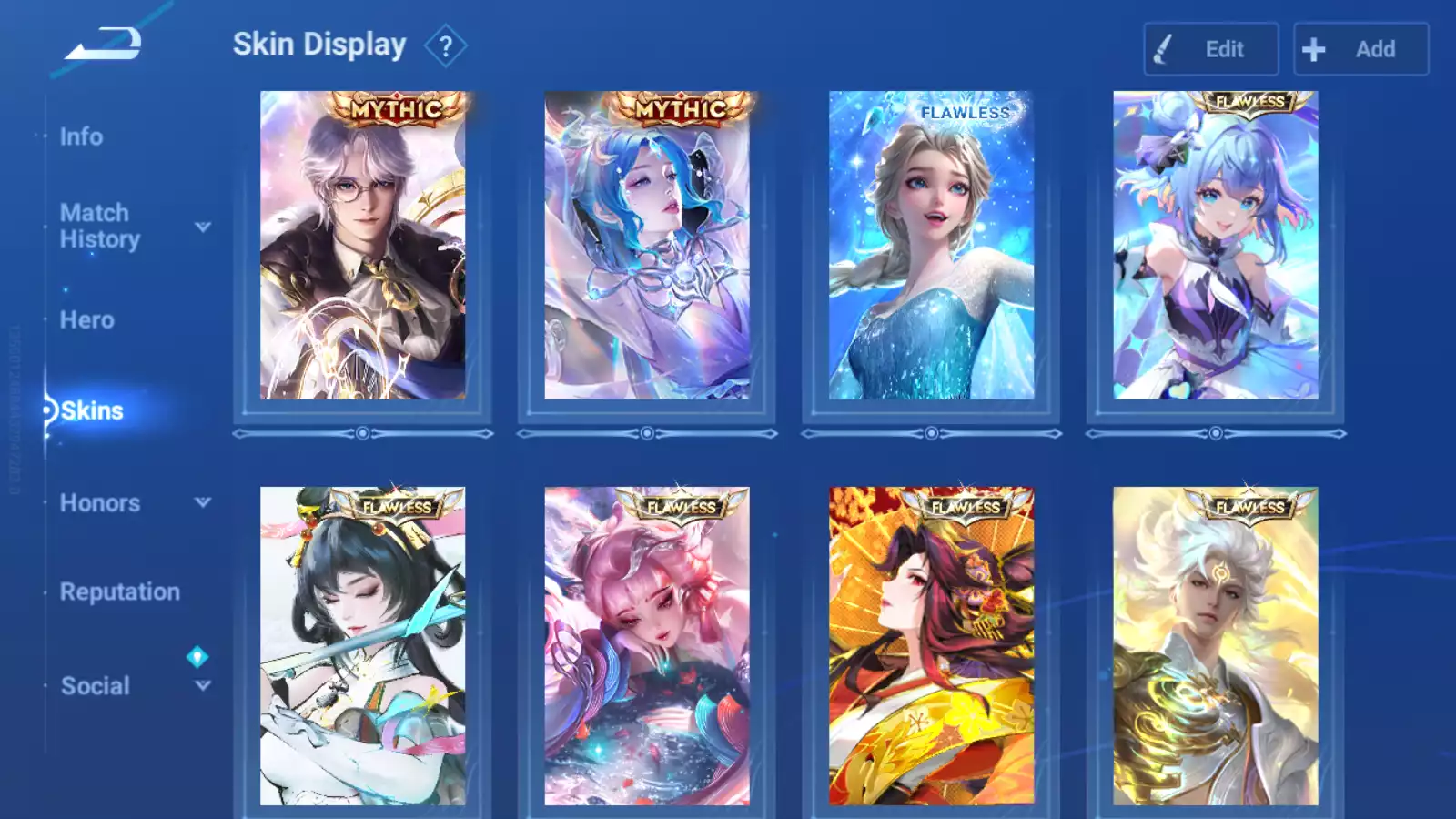Screen dimensions: 1456x819
Task: Show the Reputation tab
Action: coord(119,592)
